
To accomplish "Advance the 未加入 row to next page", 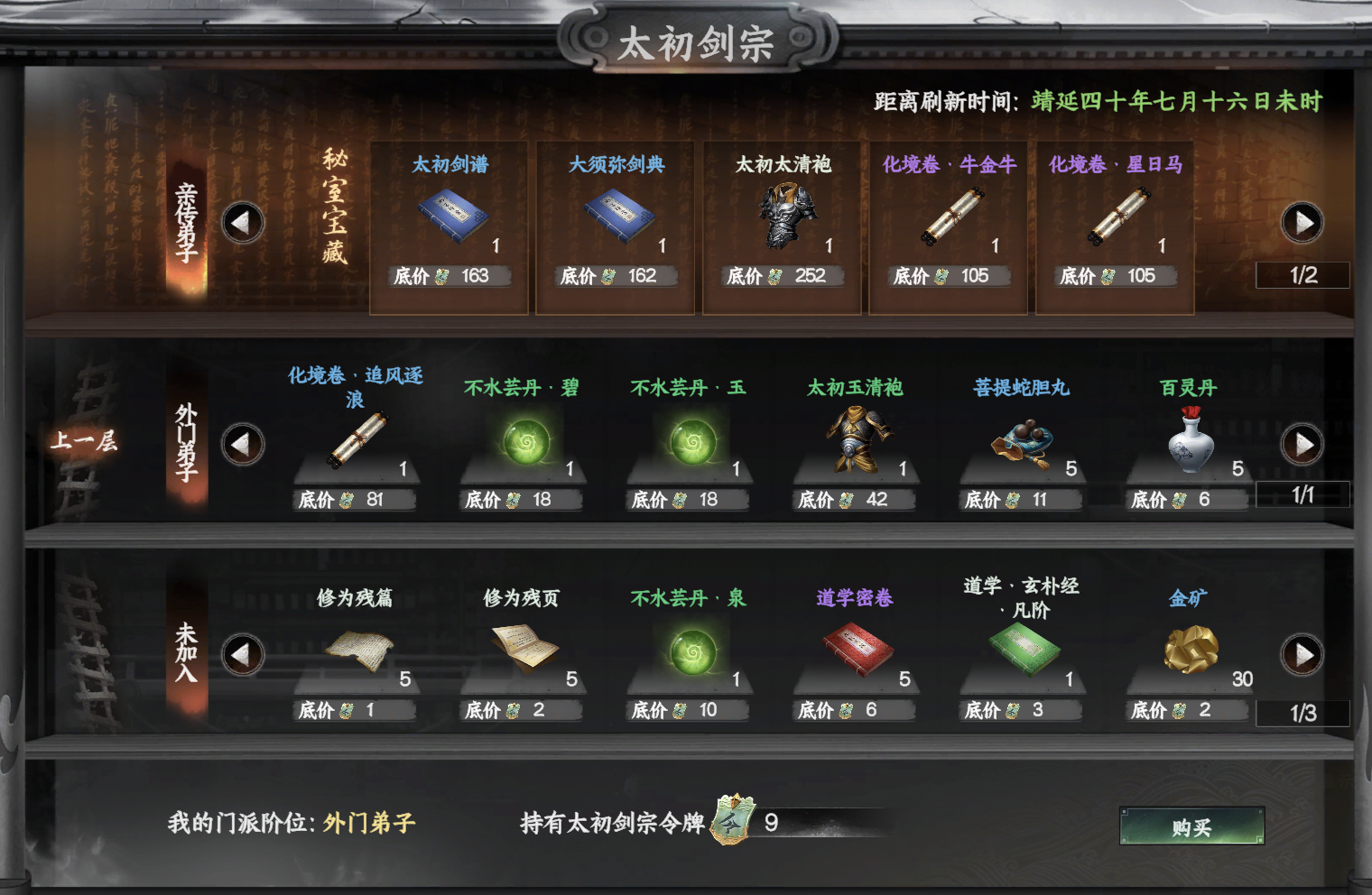I will pos(1301,653).
